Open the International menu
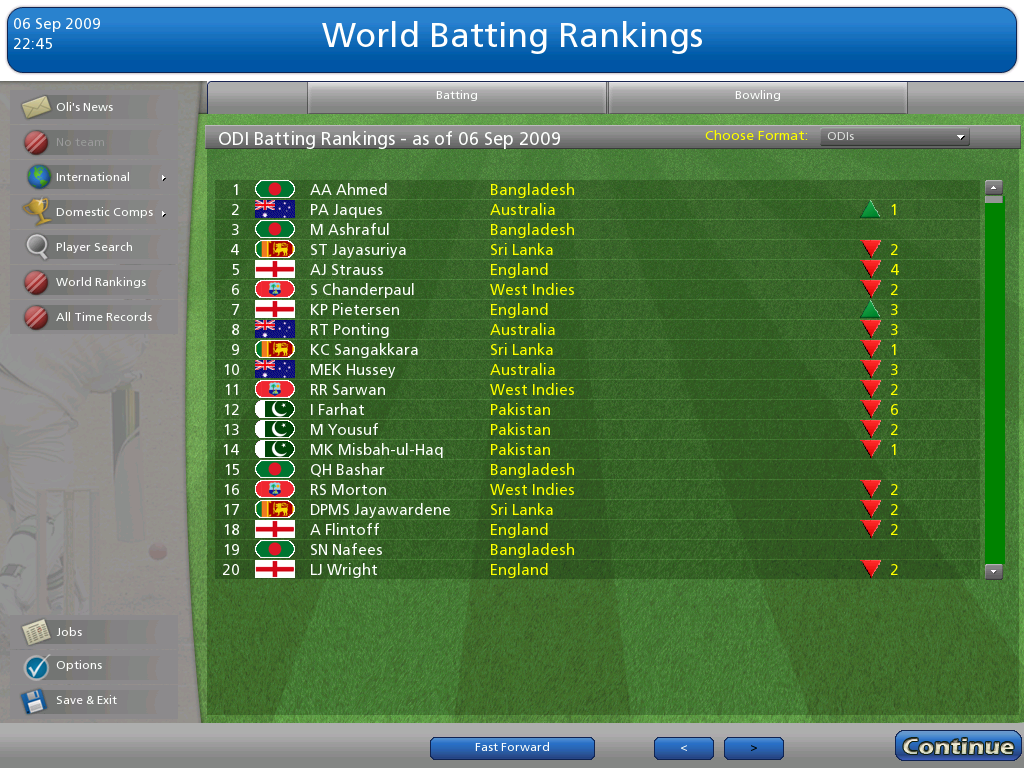 [x=93, y=177]
